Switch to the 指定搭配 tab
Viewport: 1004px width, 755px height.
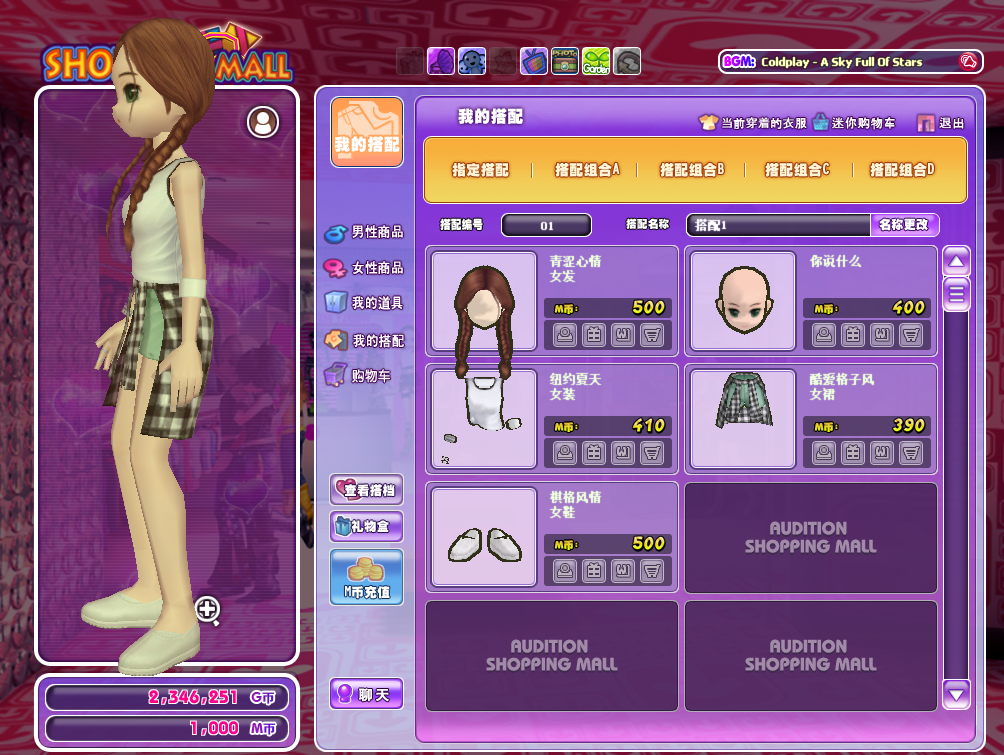tap(480, 170)
